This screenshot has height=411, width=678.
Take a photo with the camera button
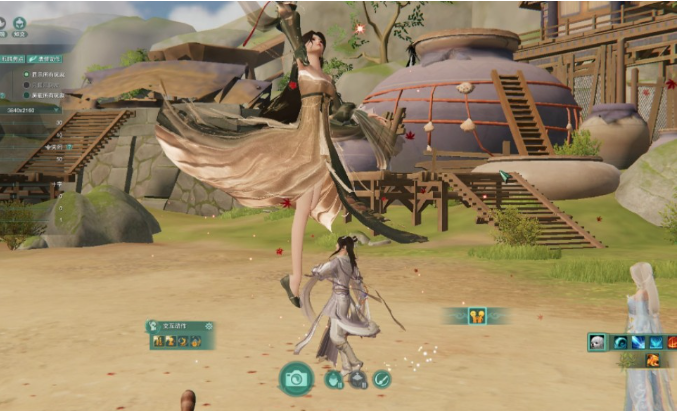coord(295,378)
